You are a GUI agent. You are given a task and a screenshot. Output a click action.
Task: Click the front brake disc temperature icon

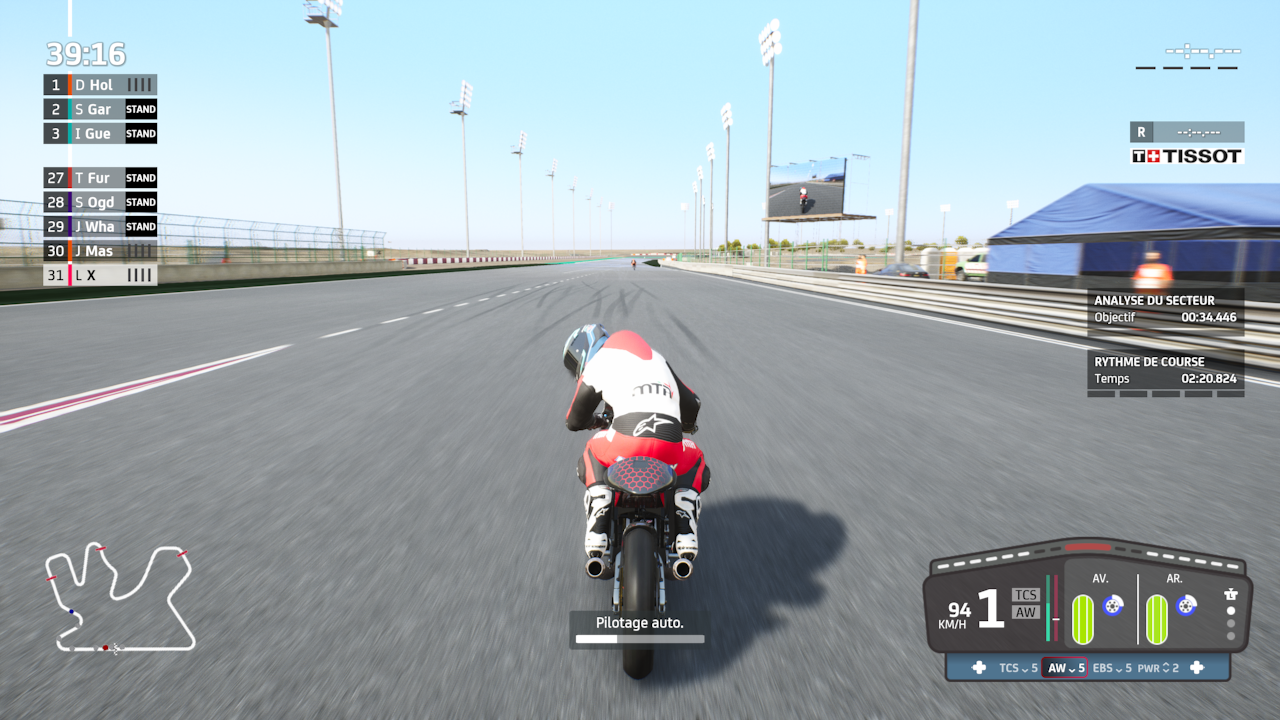1112,605
